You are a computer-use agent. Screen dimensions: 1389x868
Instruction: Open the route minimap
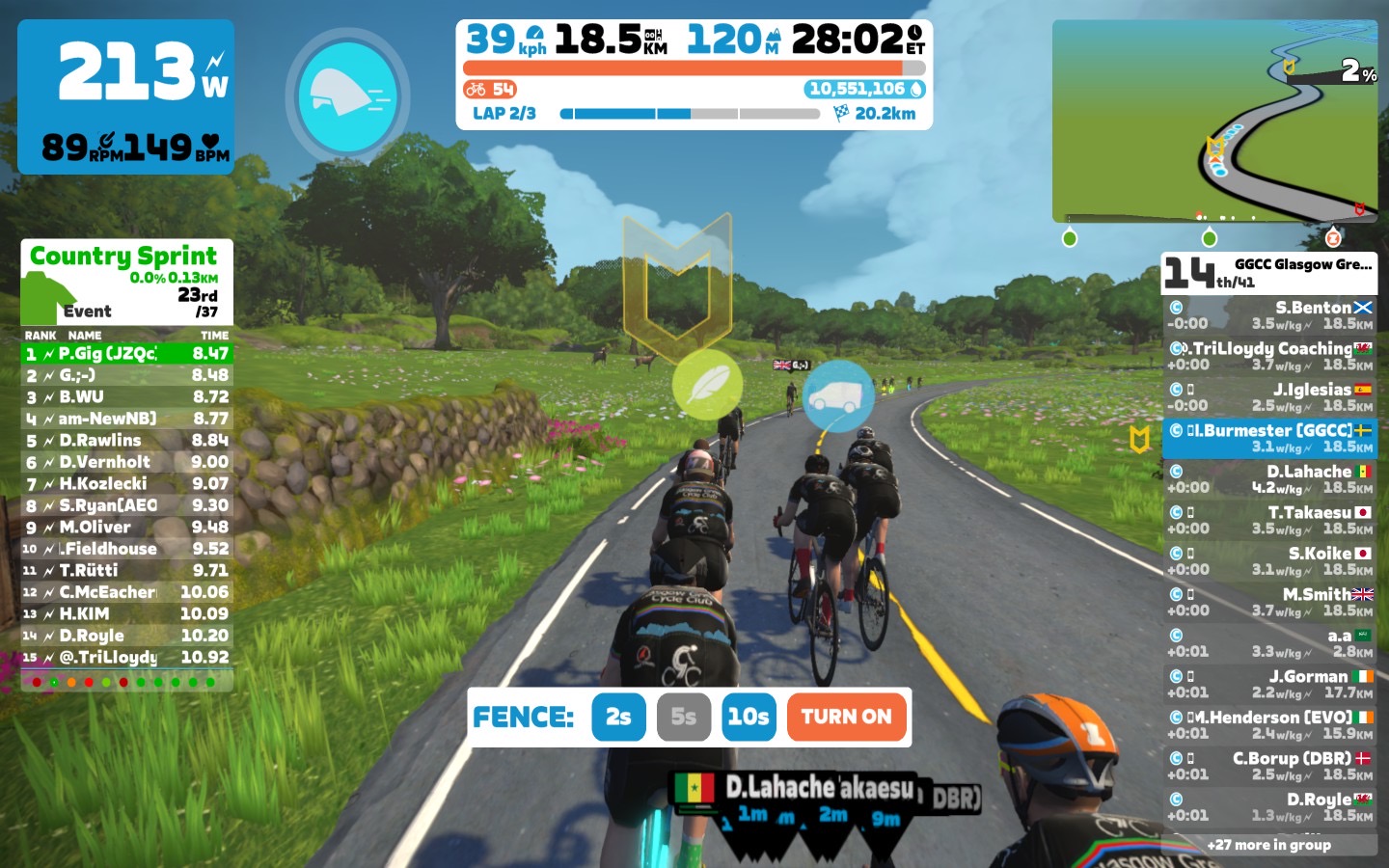pos(1214,121)
